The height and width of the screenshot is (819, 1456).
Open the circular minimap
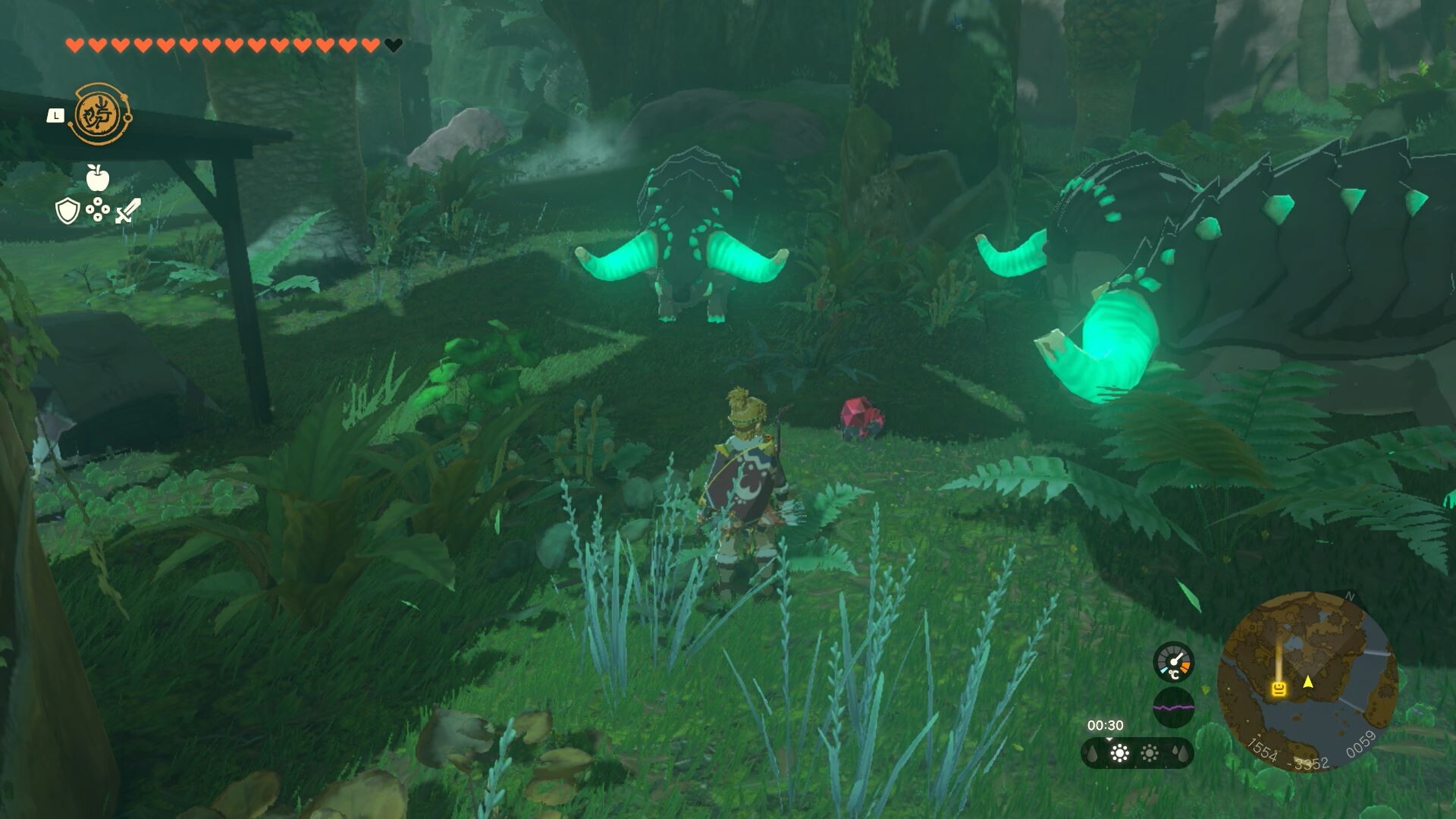1307,680
